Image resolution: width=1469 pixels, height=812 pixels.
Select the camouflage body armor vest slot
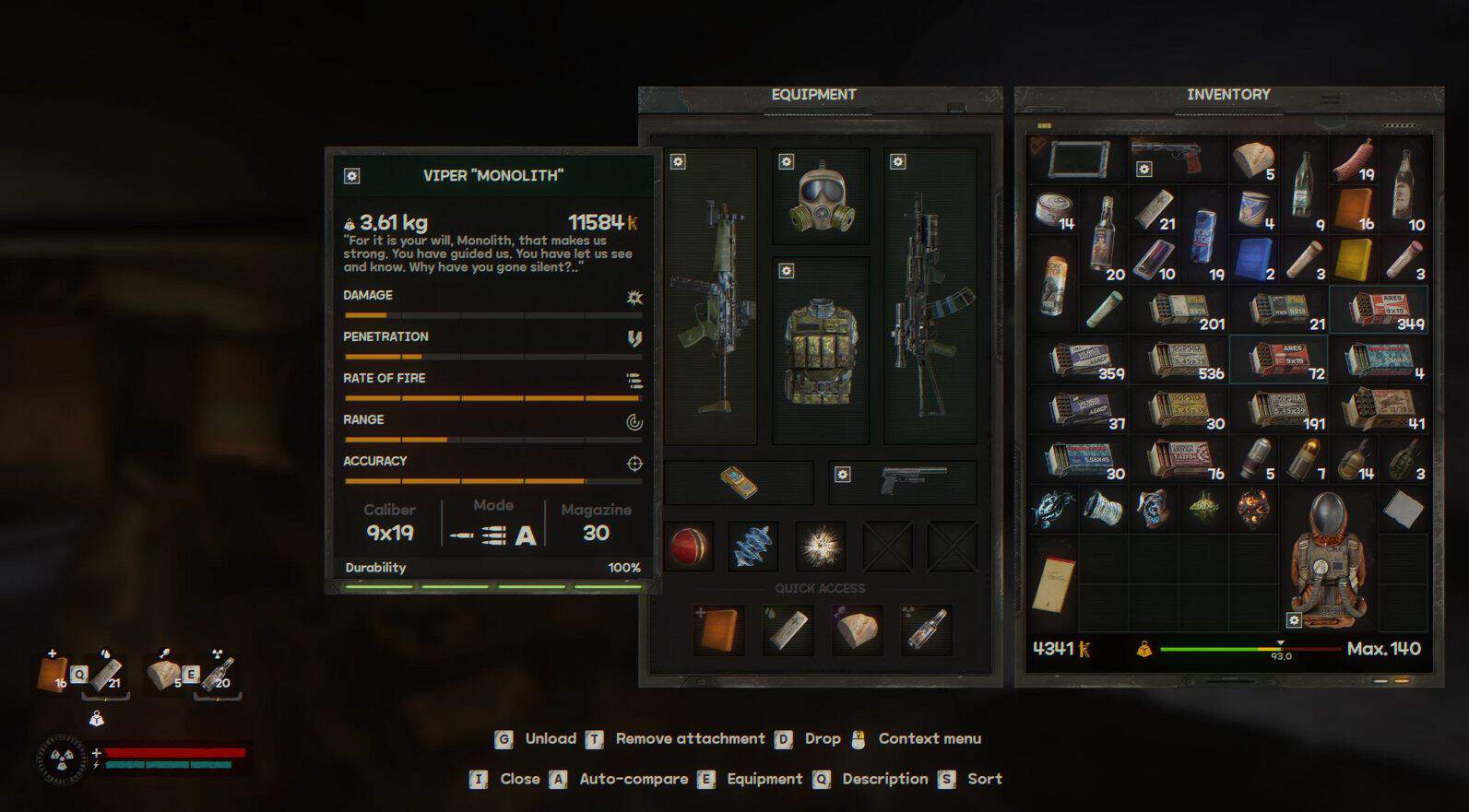point(821,350)
